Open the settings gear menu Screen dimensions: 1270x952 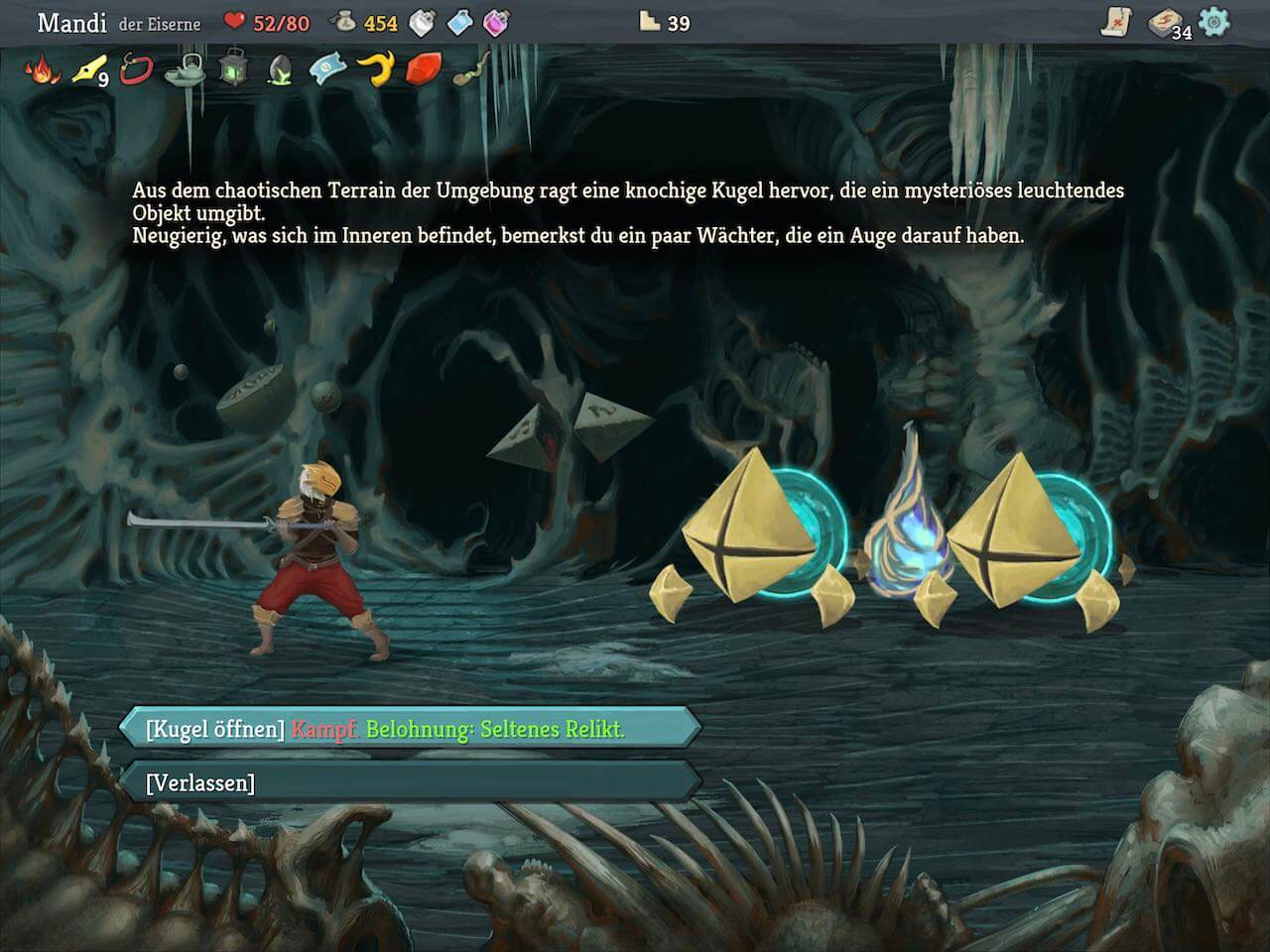1213,22
